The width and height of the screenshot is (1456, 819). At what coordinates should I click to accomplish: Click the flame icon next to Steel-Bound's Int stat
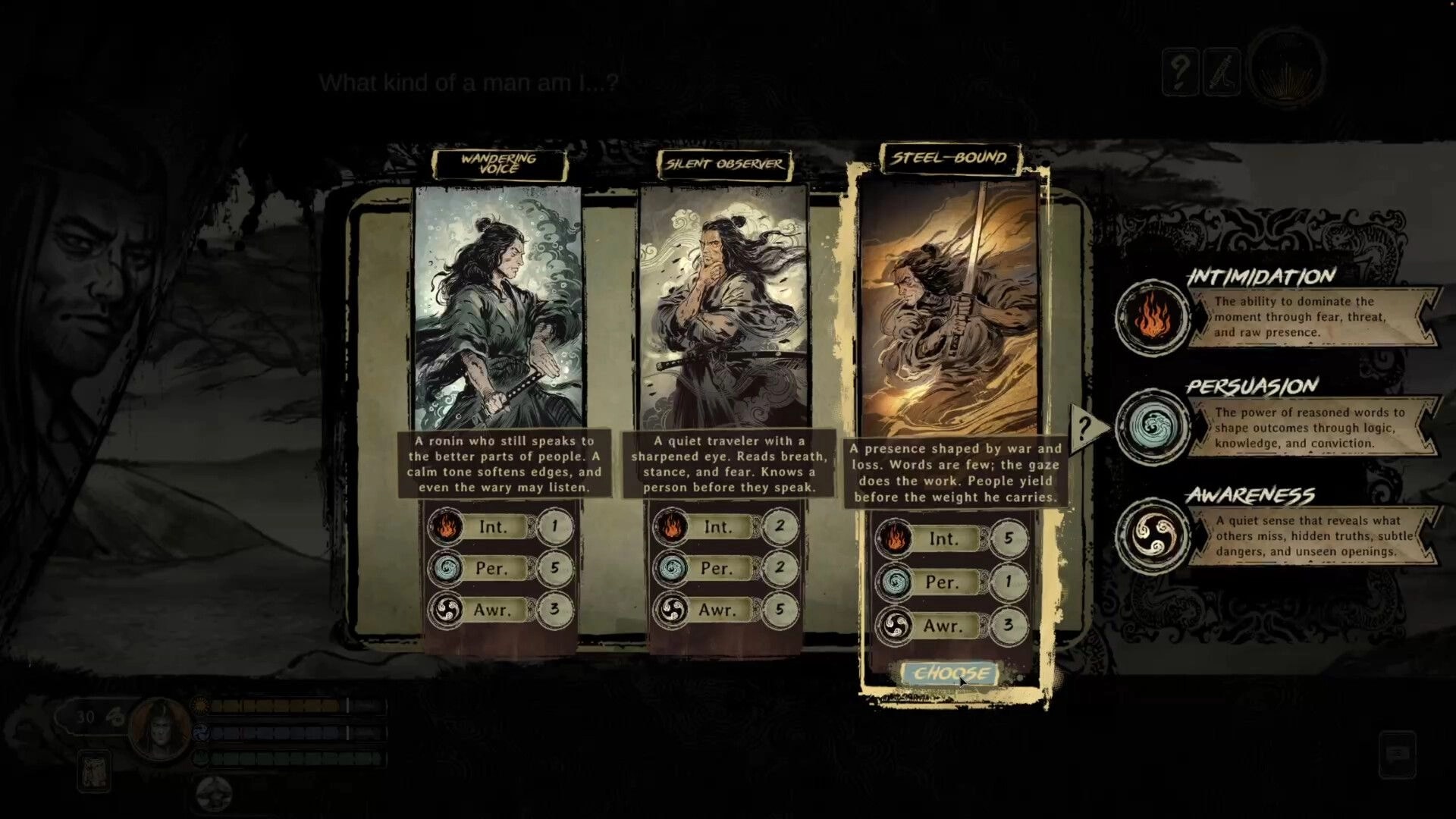coord(896,538)
